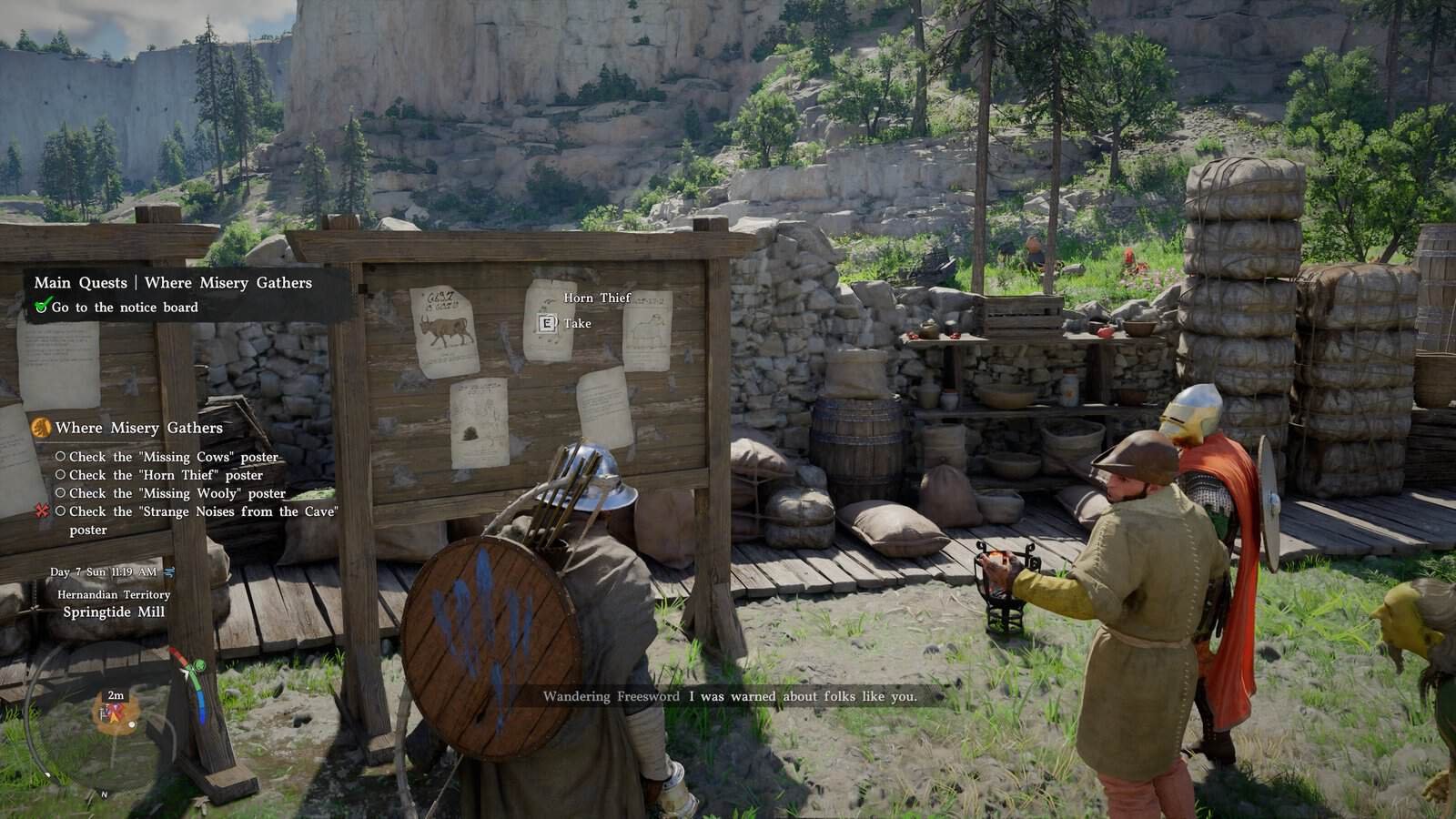Select the "Missing Cows" poster objective
The height and width of the screenshot is (819, 1456).
click(x=173, y=457)
